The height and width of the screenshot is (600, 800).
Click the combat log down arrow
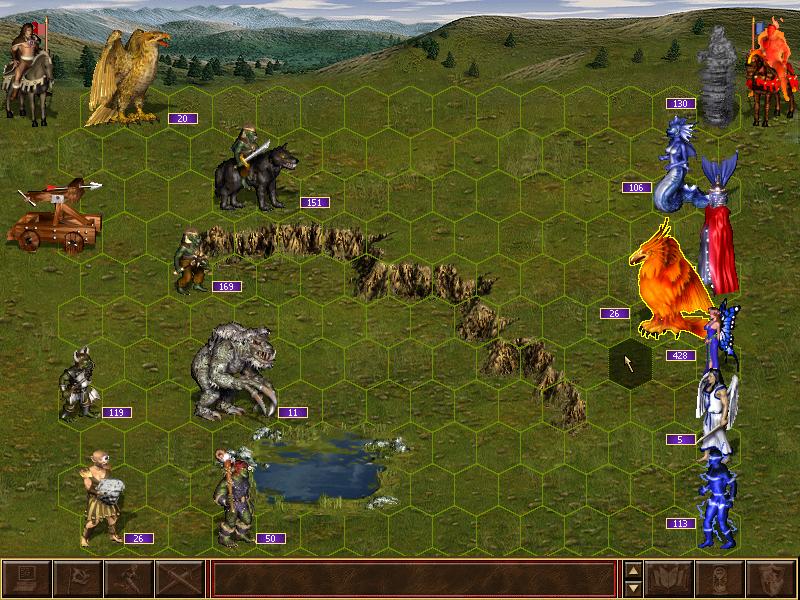pos(632,588)
